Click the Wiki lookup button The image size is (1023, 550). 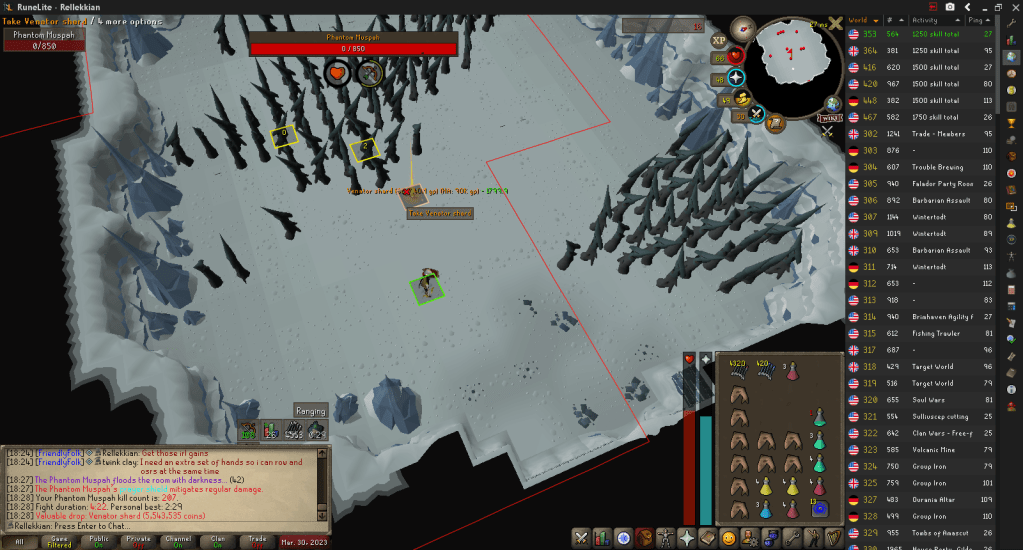(x=829, y=117)
